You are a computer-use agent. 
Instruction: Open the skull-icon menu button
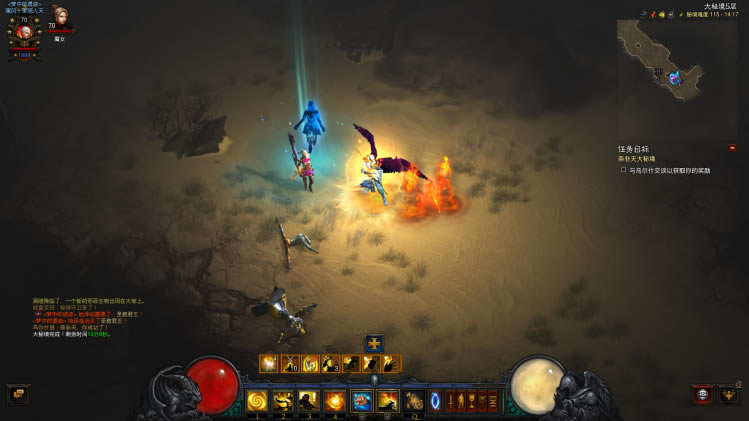[x=703, y=394]
